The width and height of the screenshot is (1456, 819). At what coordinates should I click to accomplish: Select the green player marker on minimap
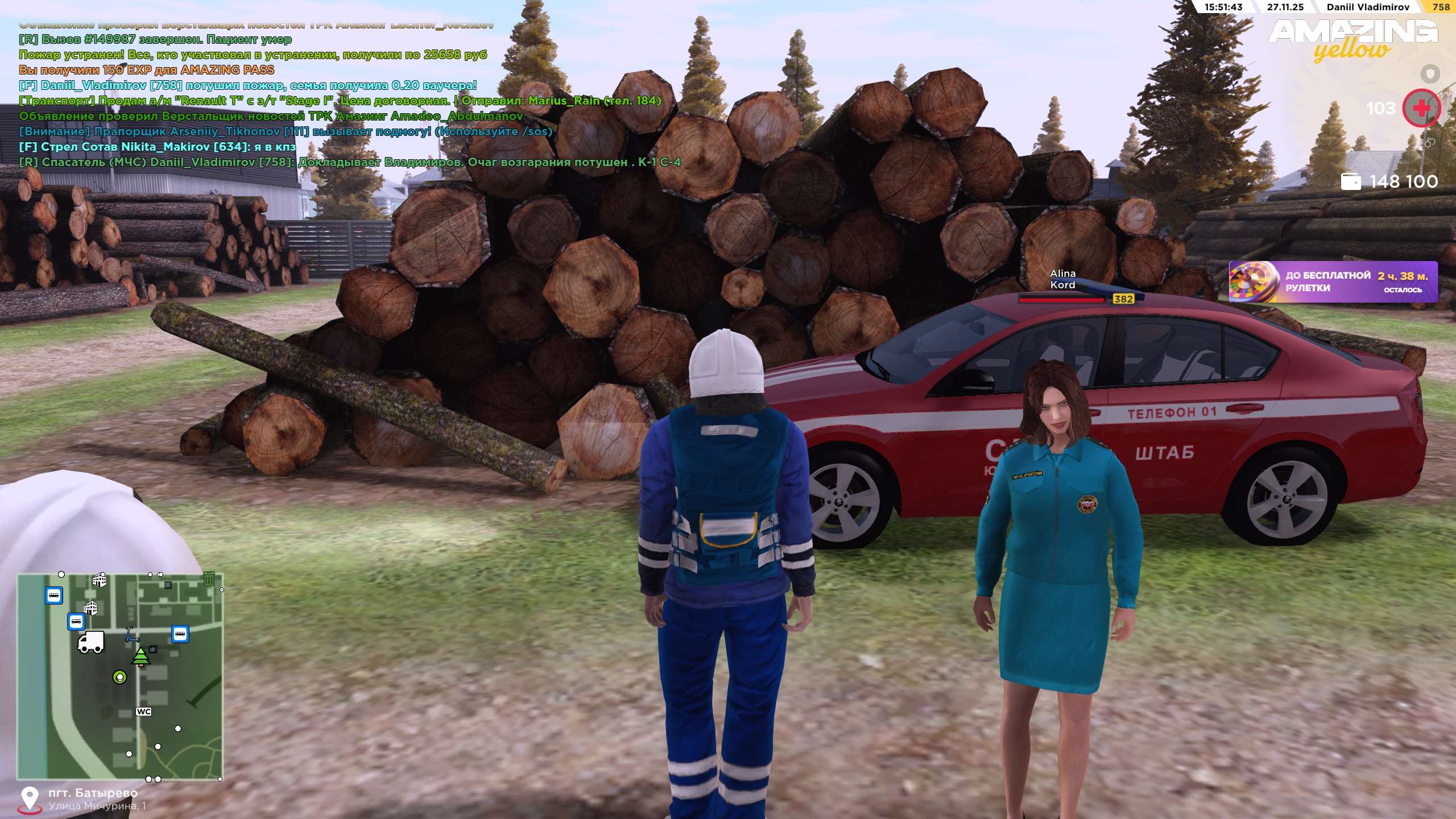coord(119,677)
